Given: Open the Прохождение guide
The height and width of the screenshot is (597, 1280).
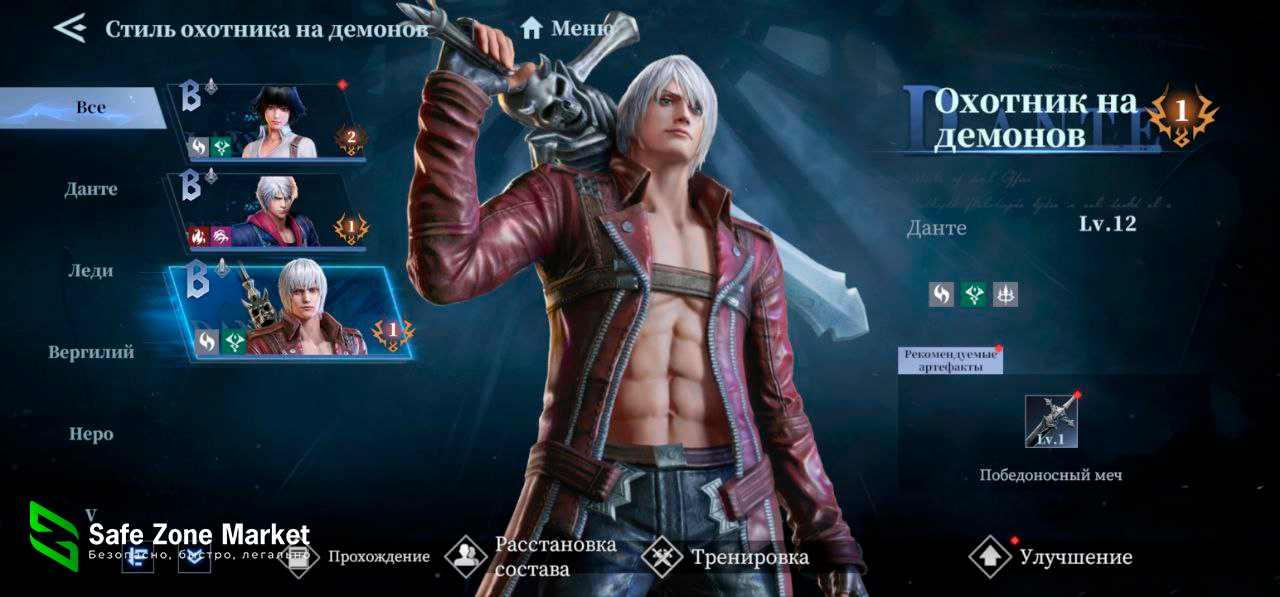Looking at the screenshot, I should tap(362, 557).
